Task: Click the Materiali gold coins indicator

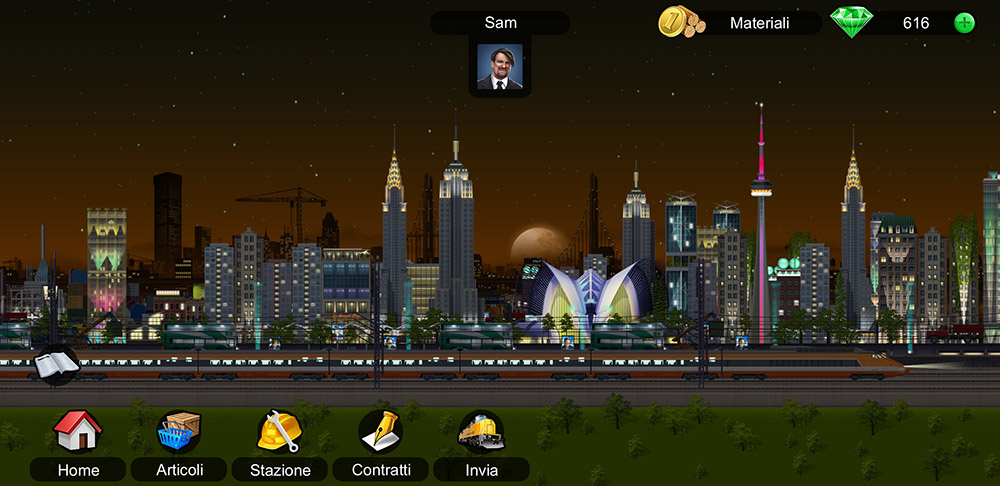Action: 681,22
